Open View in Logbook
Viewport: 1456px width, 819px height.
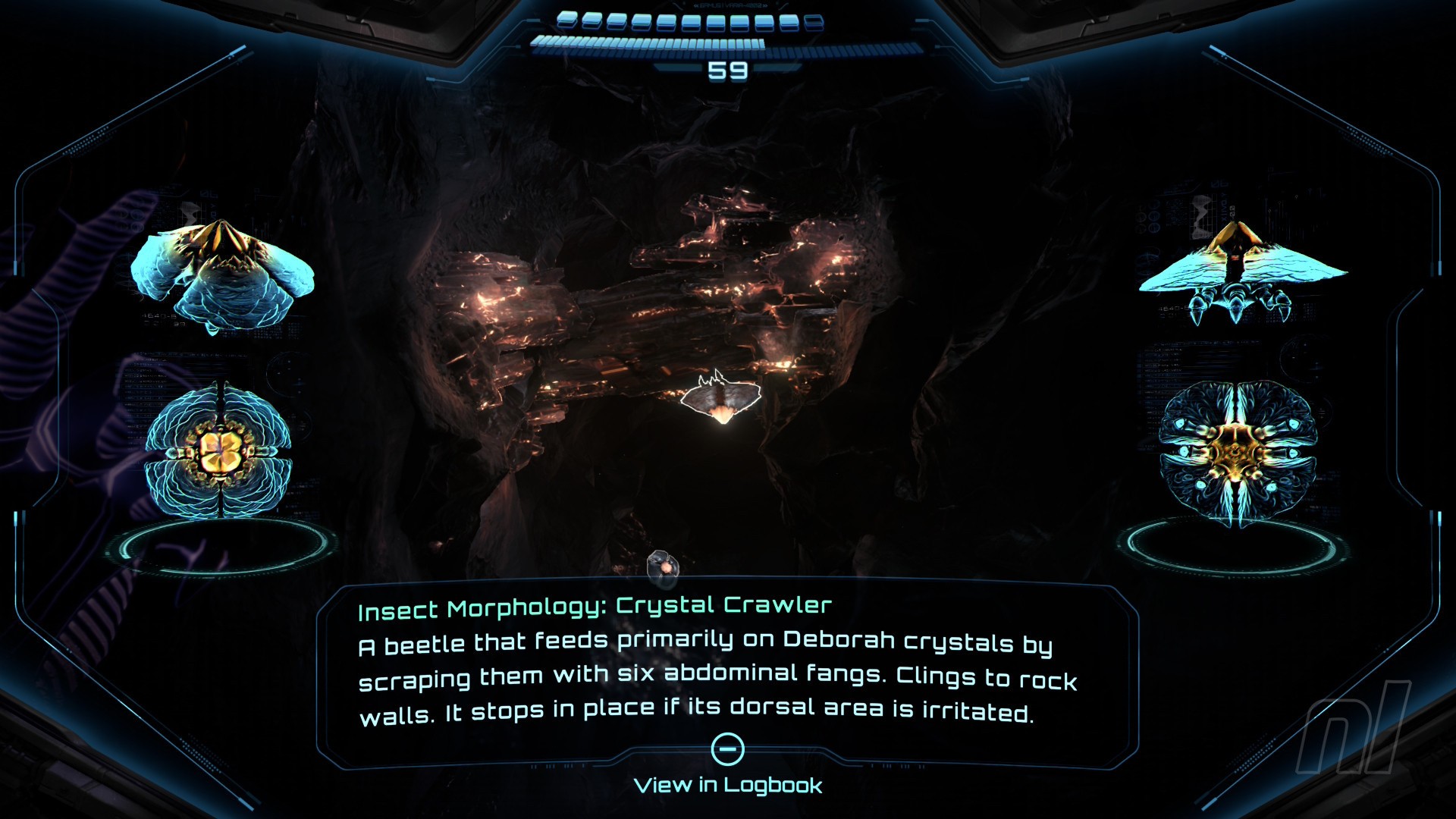click(727, 785)
